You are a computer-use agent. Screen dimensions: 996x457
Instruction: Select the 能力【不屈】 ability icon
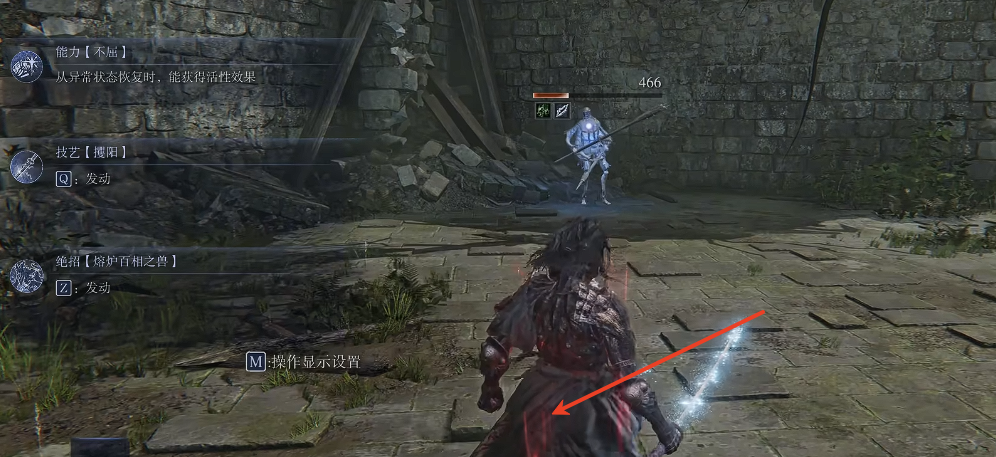pyautogui.click(x=25, y=65)
